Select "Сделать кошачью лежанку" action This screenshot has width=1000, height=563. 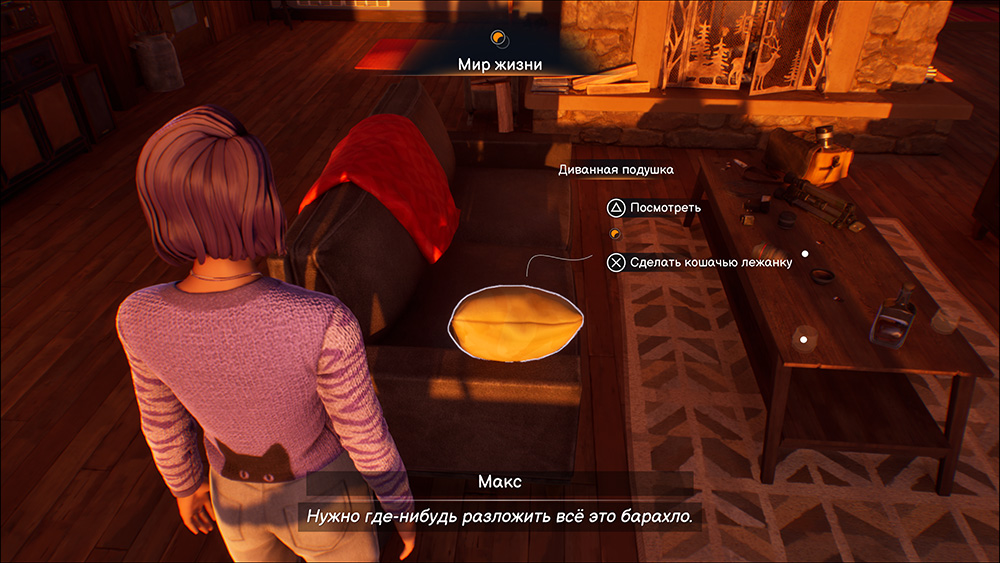click(711, 262)
